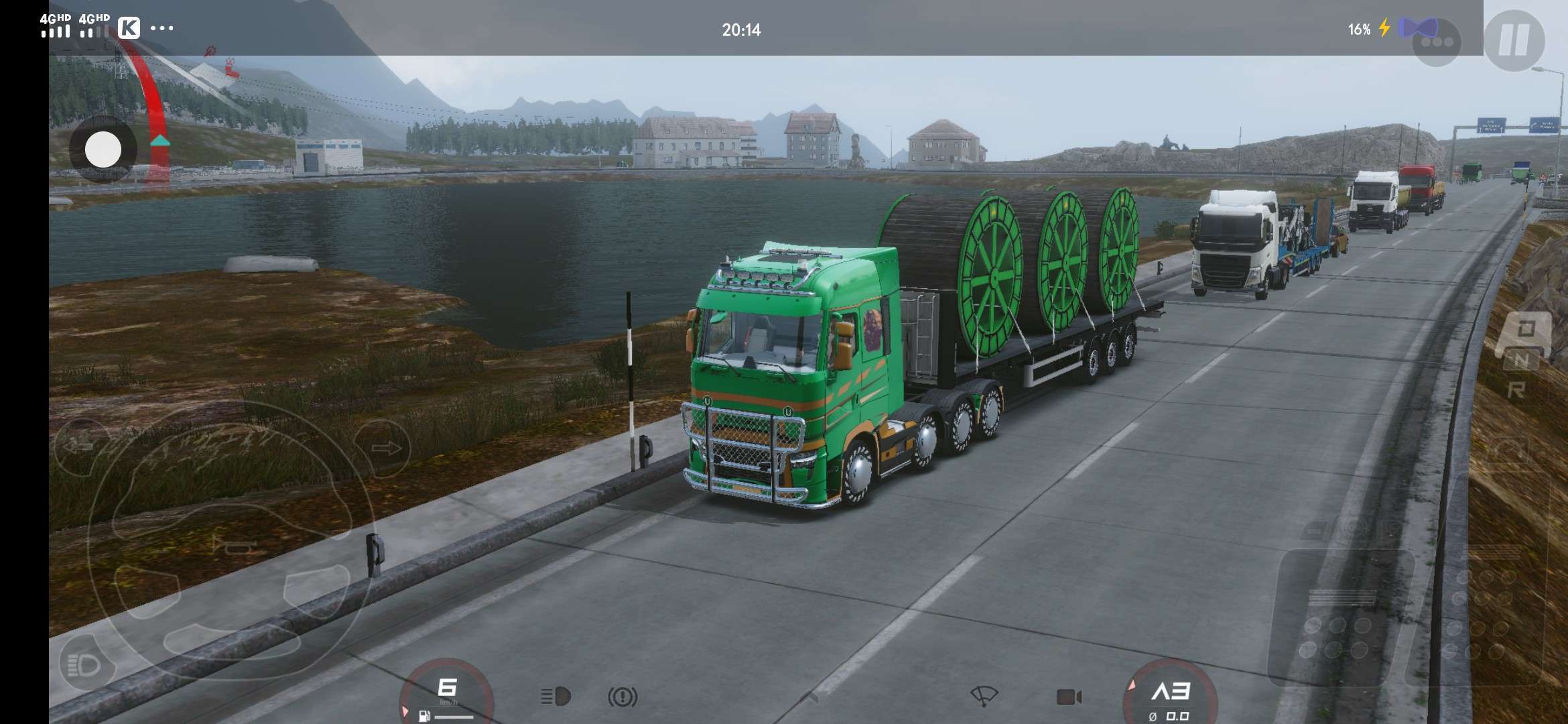Tap the brake pedal
The width and height of the screenshot is (1568, 724).
(x=1340, y=617)
